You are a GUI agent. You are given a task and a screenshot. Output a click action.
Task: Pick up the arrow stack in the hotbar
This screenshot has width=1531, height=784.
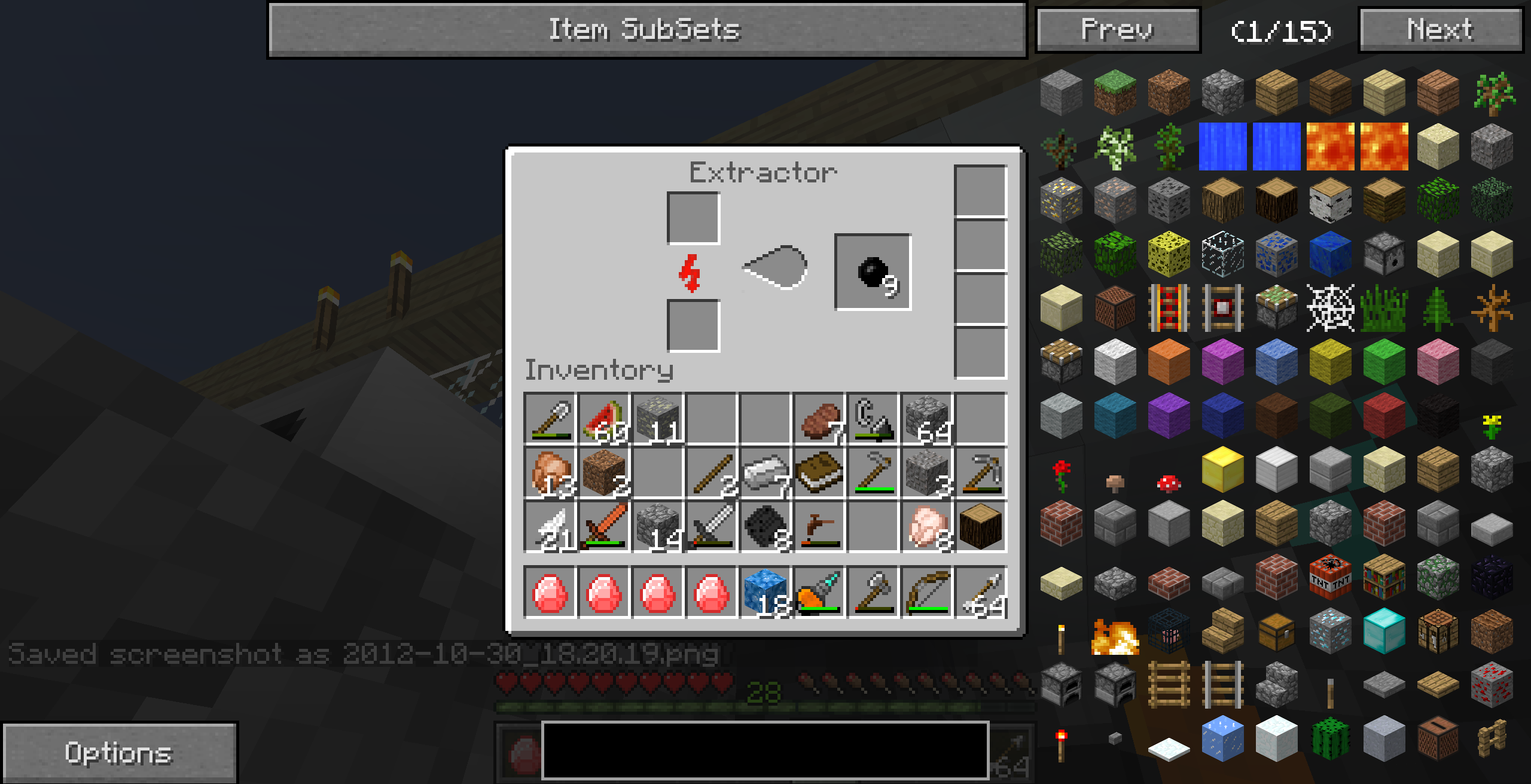click(980, 593)
